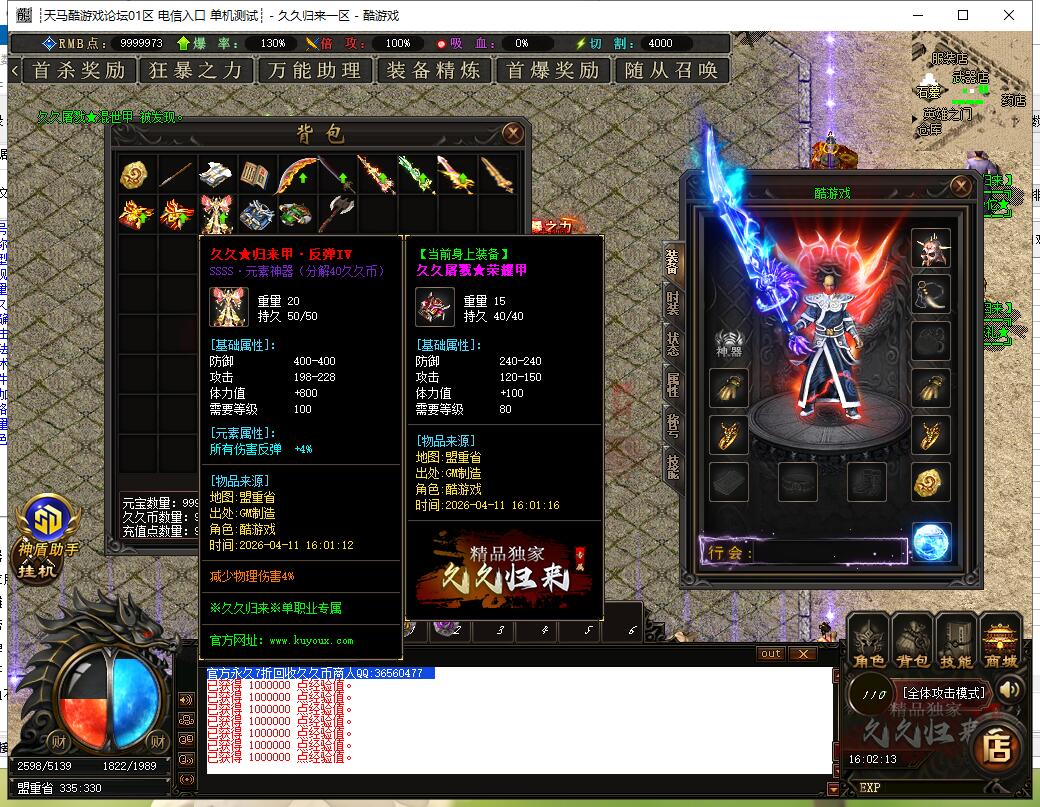Open the 商城 shop button
Screen dimensions: 1040x807
point(999,642)
